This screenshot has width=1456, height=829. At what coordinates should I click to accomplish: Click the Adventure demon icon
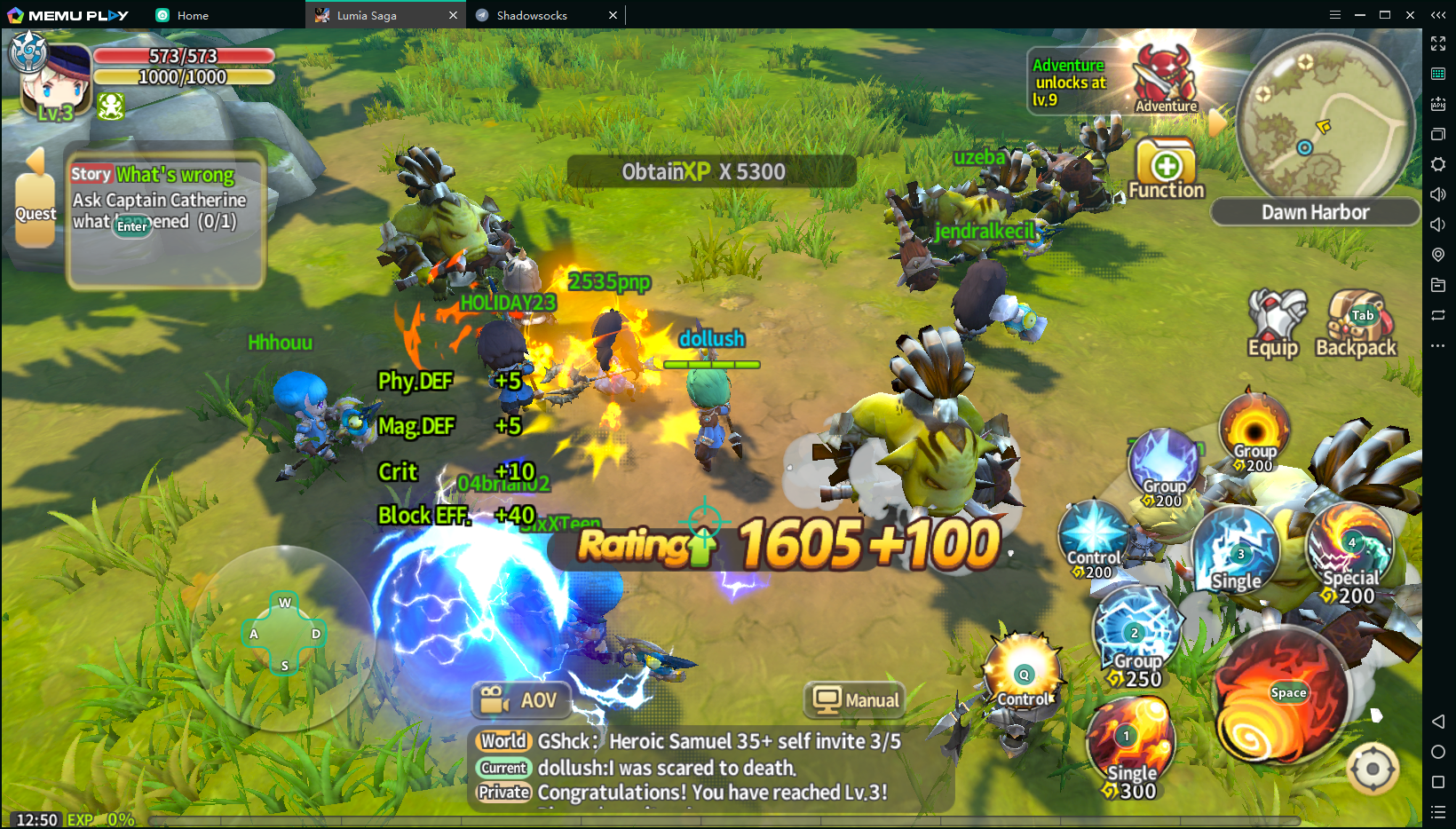(1166, 78)
